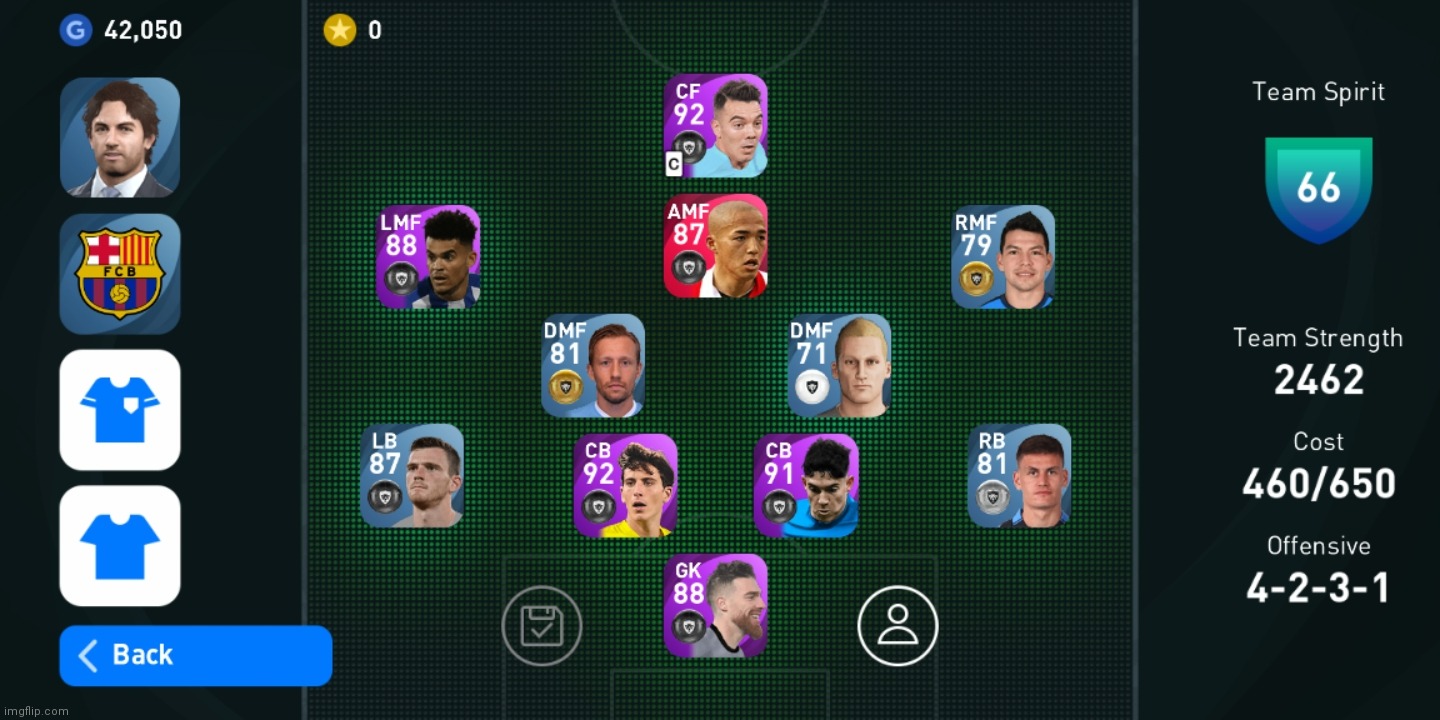1440x720 pixels.
Task: Click the save squad disk icon
Action: [542, 626]
